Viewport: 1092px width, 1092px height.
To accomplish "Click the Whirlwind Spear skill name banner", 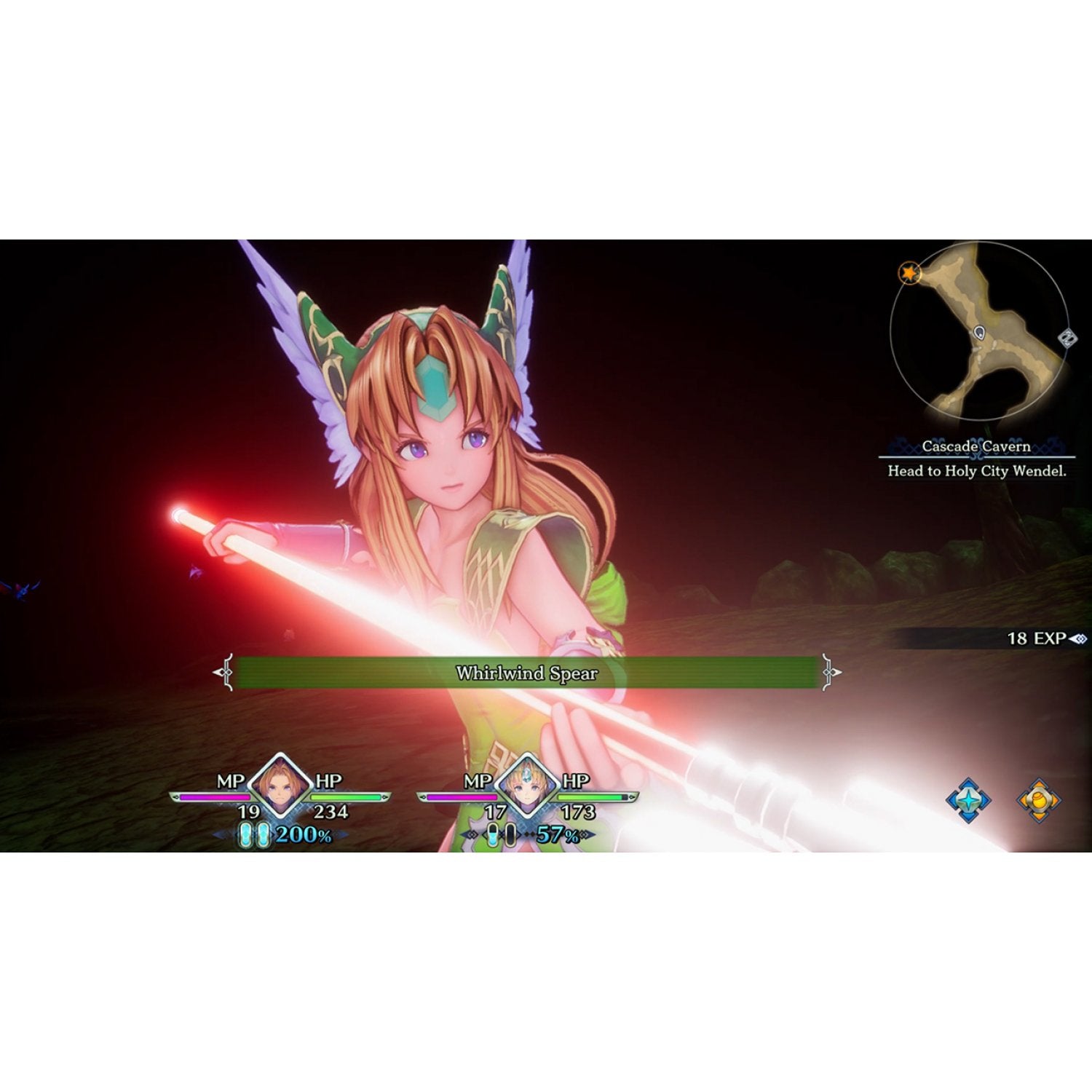I will tap(529, 673).
